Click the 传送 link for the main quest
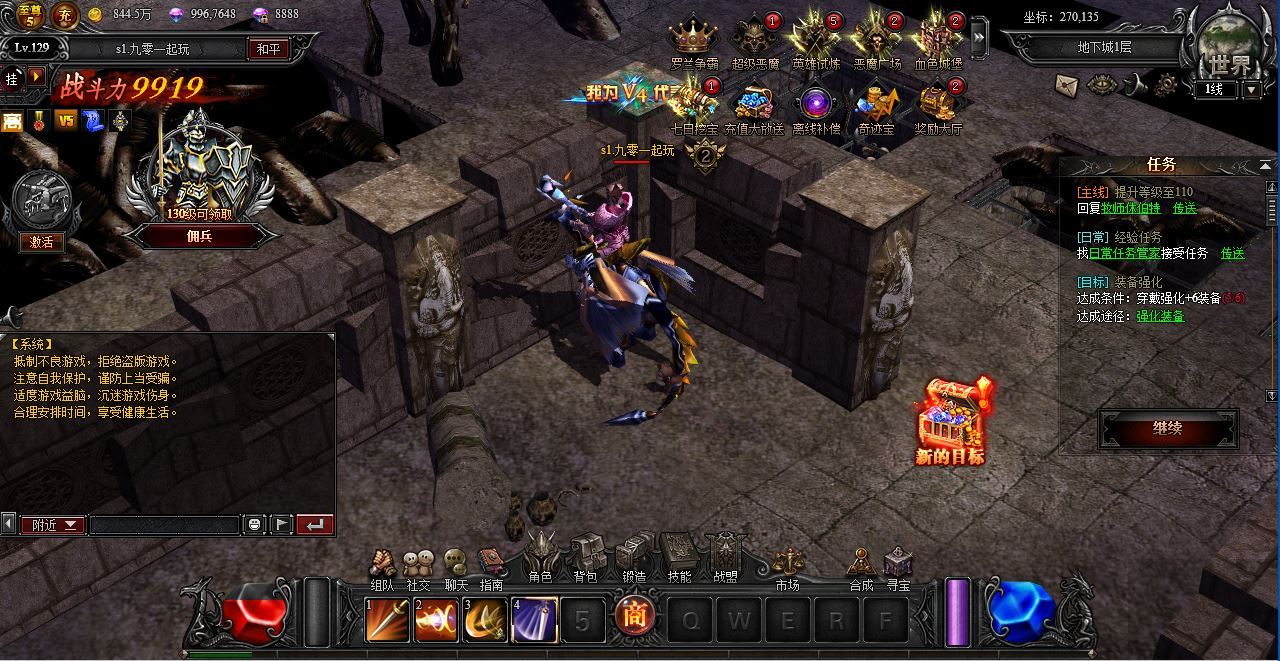The image size is (1280, 661). 1185,209
